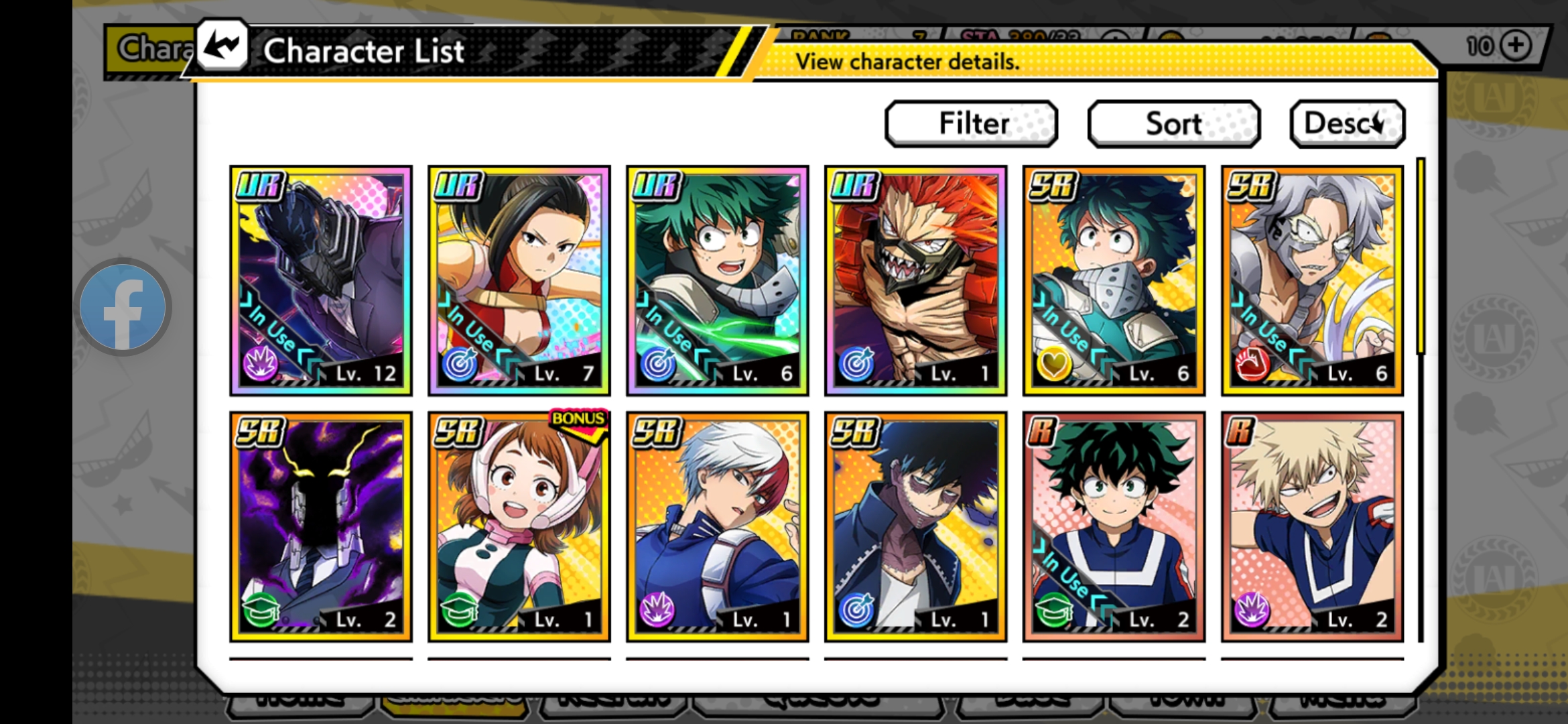Open the Ochaco card marked with BONUS

coord(517,523)
